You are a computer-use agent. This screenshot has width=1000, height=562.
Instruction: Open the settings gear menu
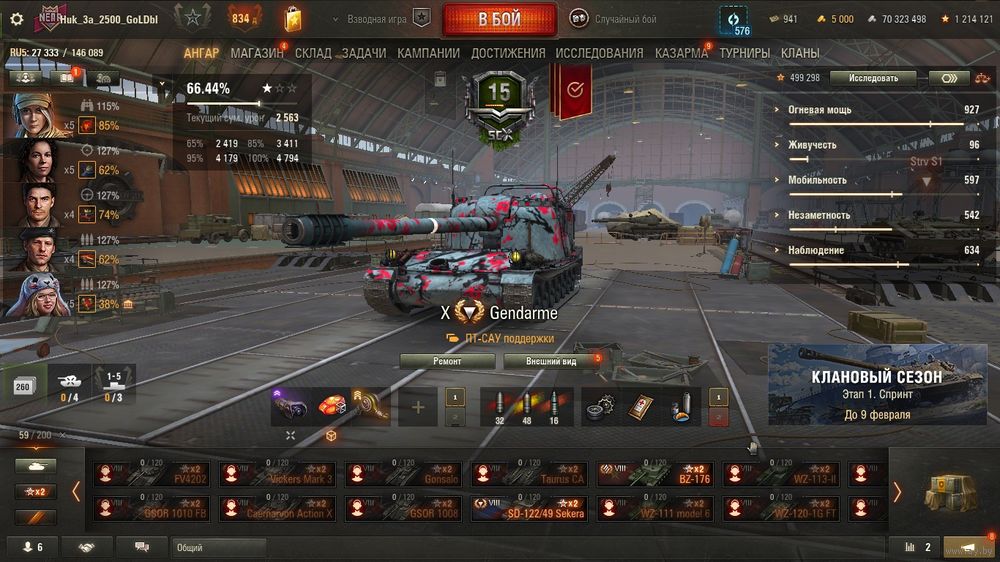pyautogui.click(x=16, y=19)
